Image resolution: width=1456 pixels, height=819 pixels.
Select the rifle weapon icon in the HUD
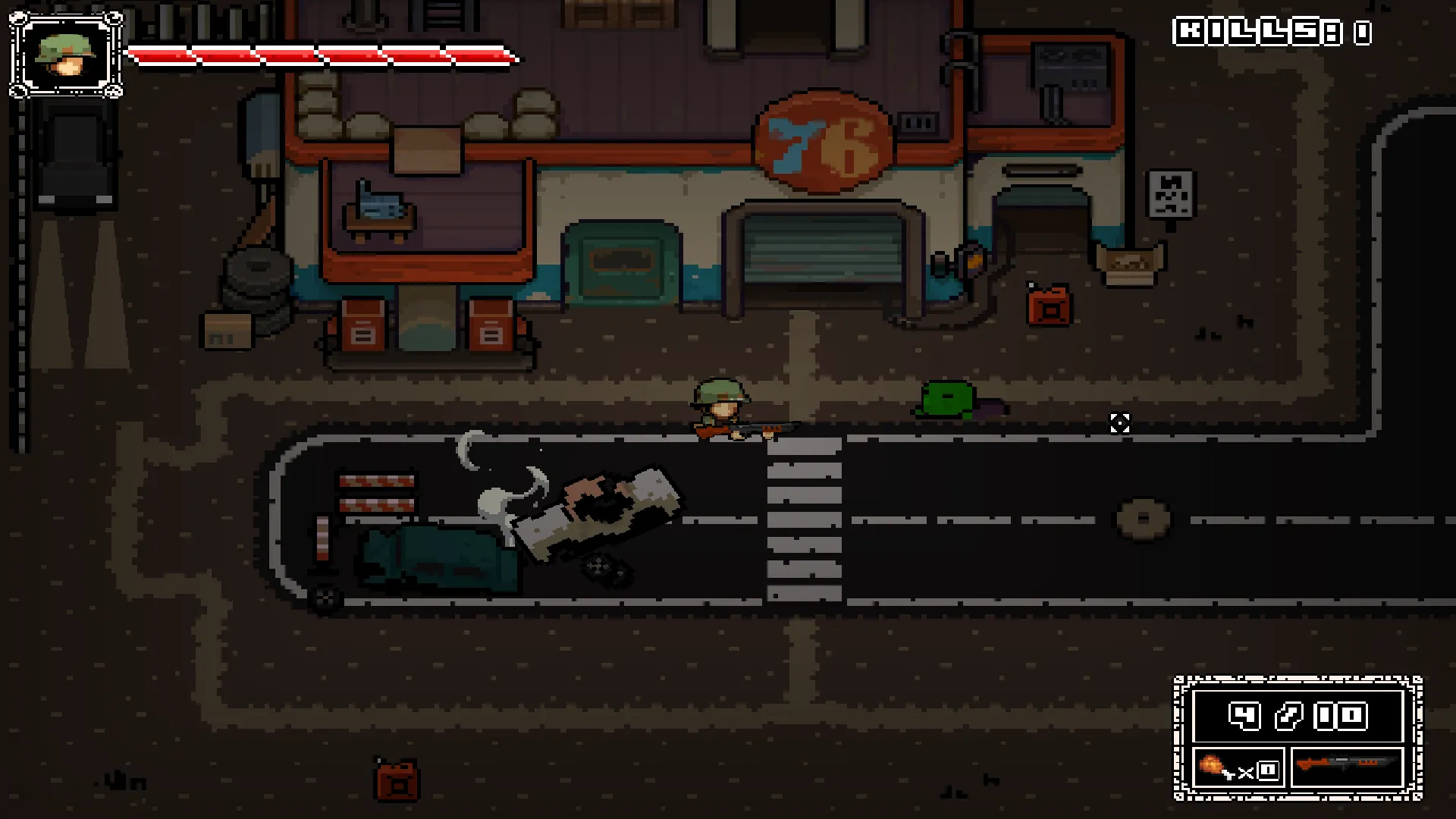(x=1346, y=767)
